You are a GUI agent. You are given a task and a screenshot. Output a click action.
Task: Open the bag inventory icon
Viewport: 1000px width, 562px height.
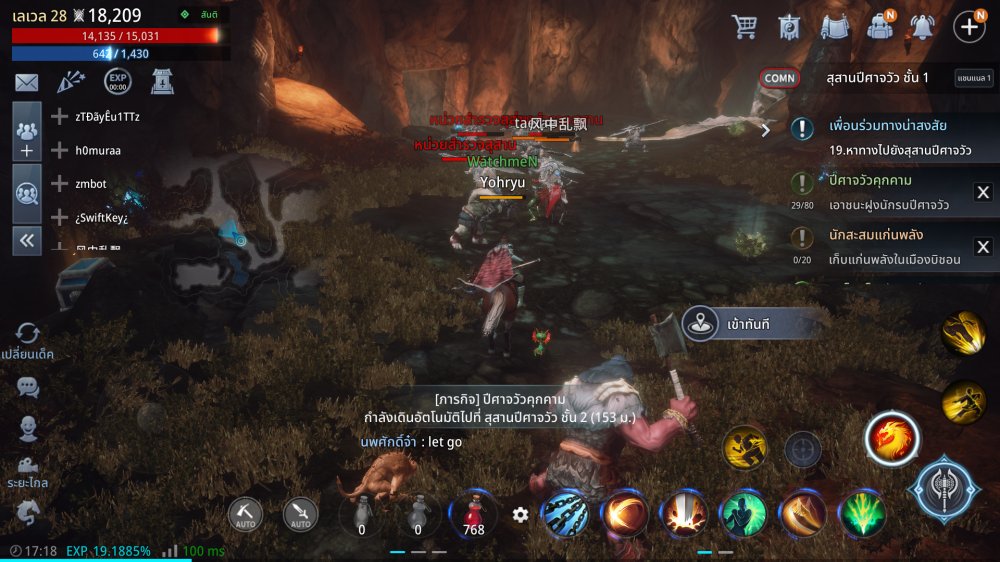[x=880, y=26]
